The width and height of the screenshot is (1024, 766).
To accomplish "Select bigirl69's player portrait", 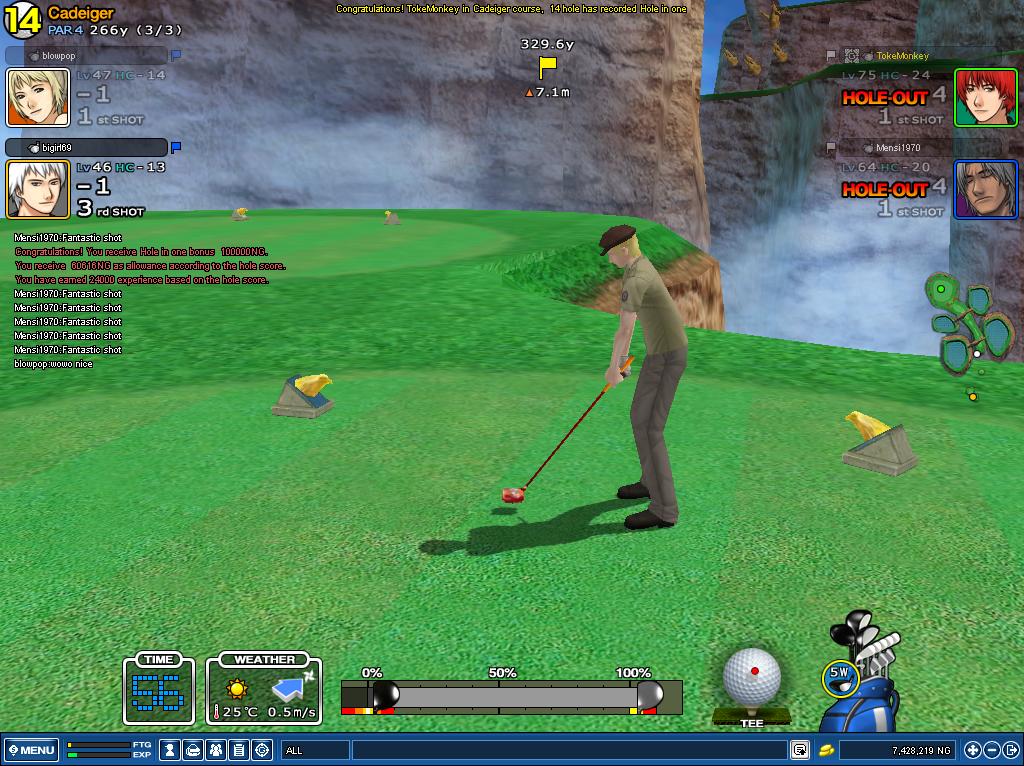I will [38, 189].
